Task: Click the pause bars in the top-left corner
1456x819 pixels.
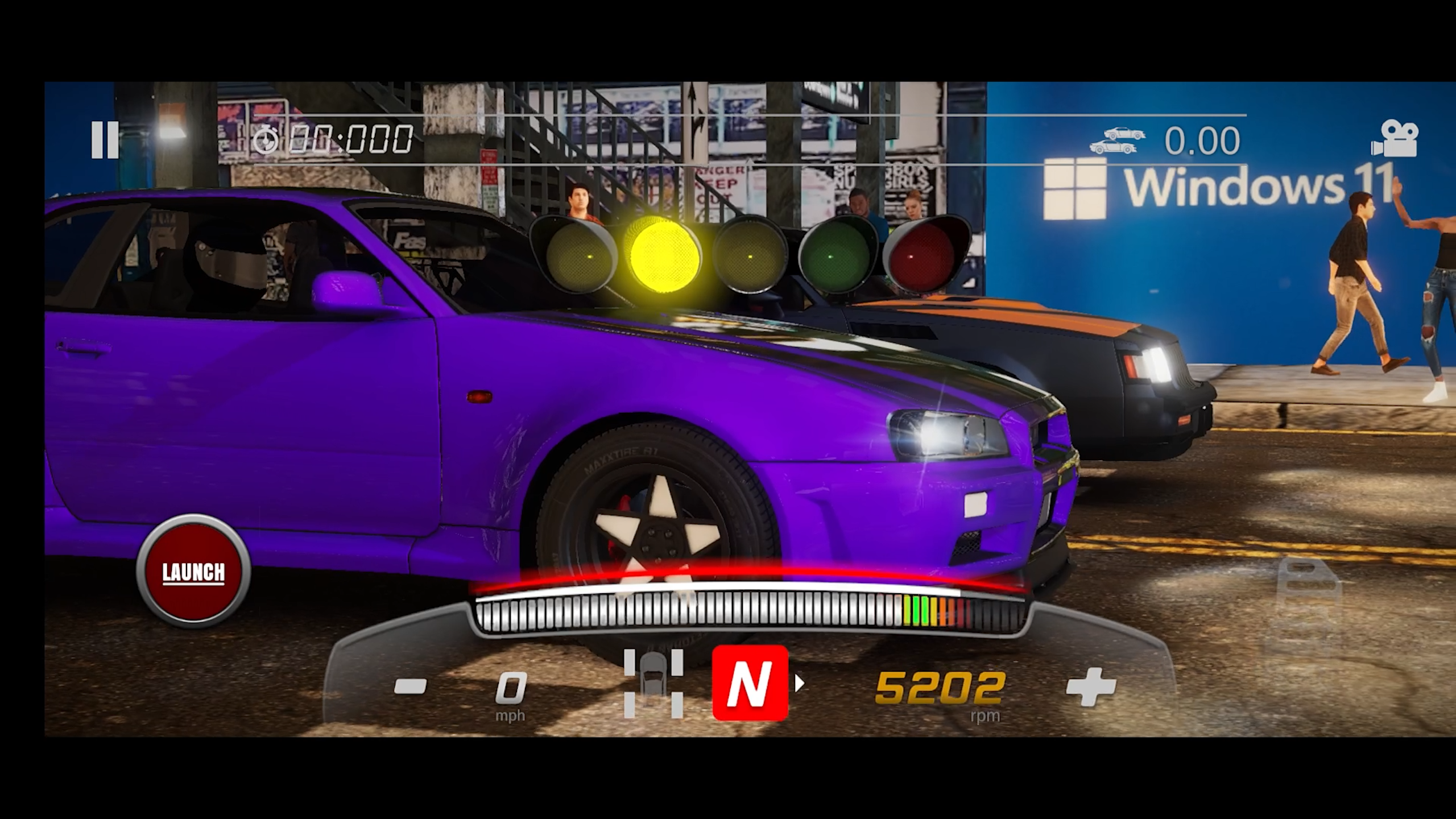Action: pos(105,140)
